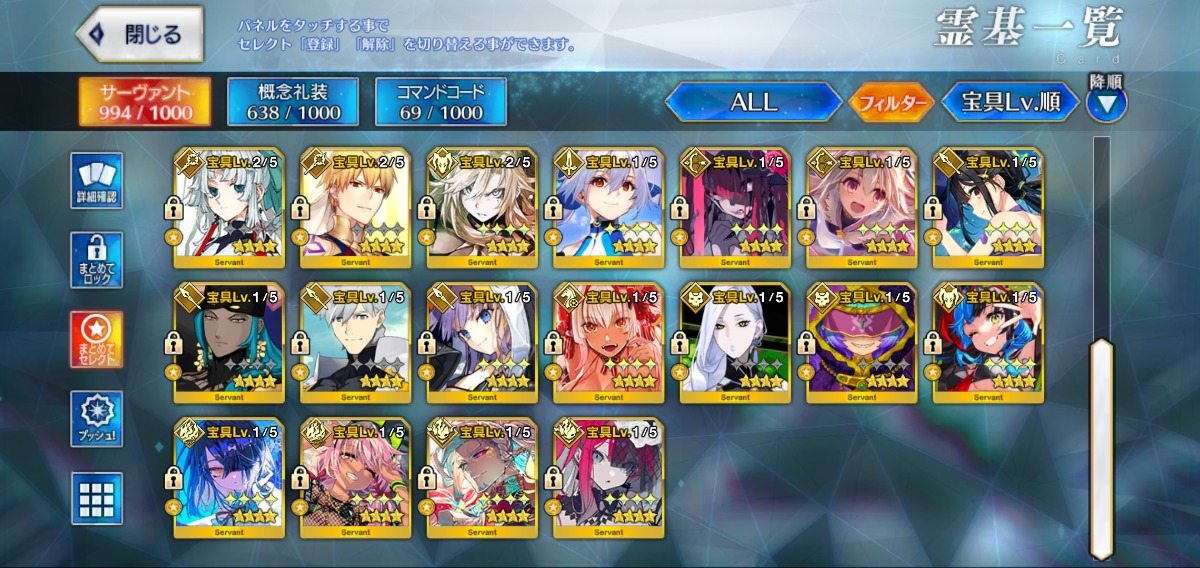Change the grid layout with the tiles icon
Viewport: 1200px width, 568px height.
(x=97, y=498)
